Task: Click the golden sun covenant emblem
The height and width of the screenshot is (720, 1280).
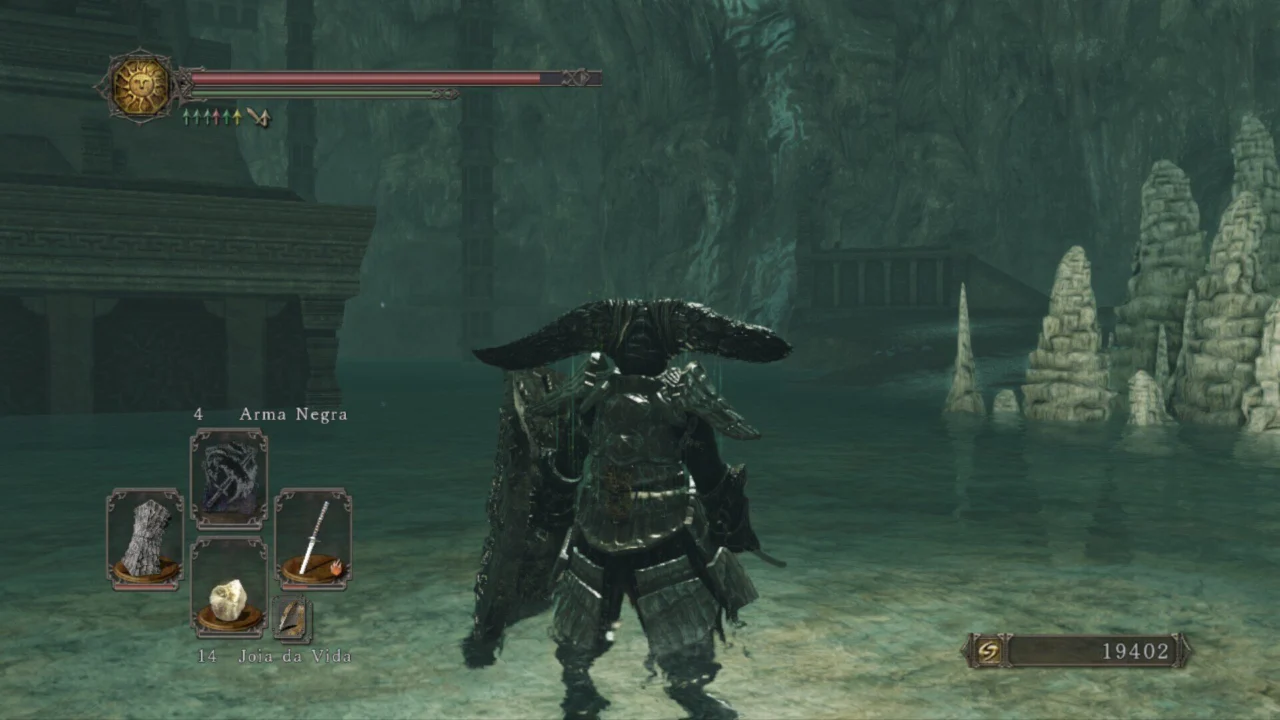Action: click(x=140, y=87)
